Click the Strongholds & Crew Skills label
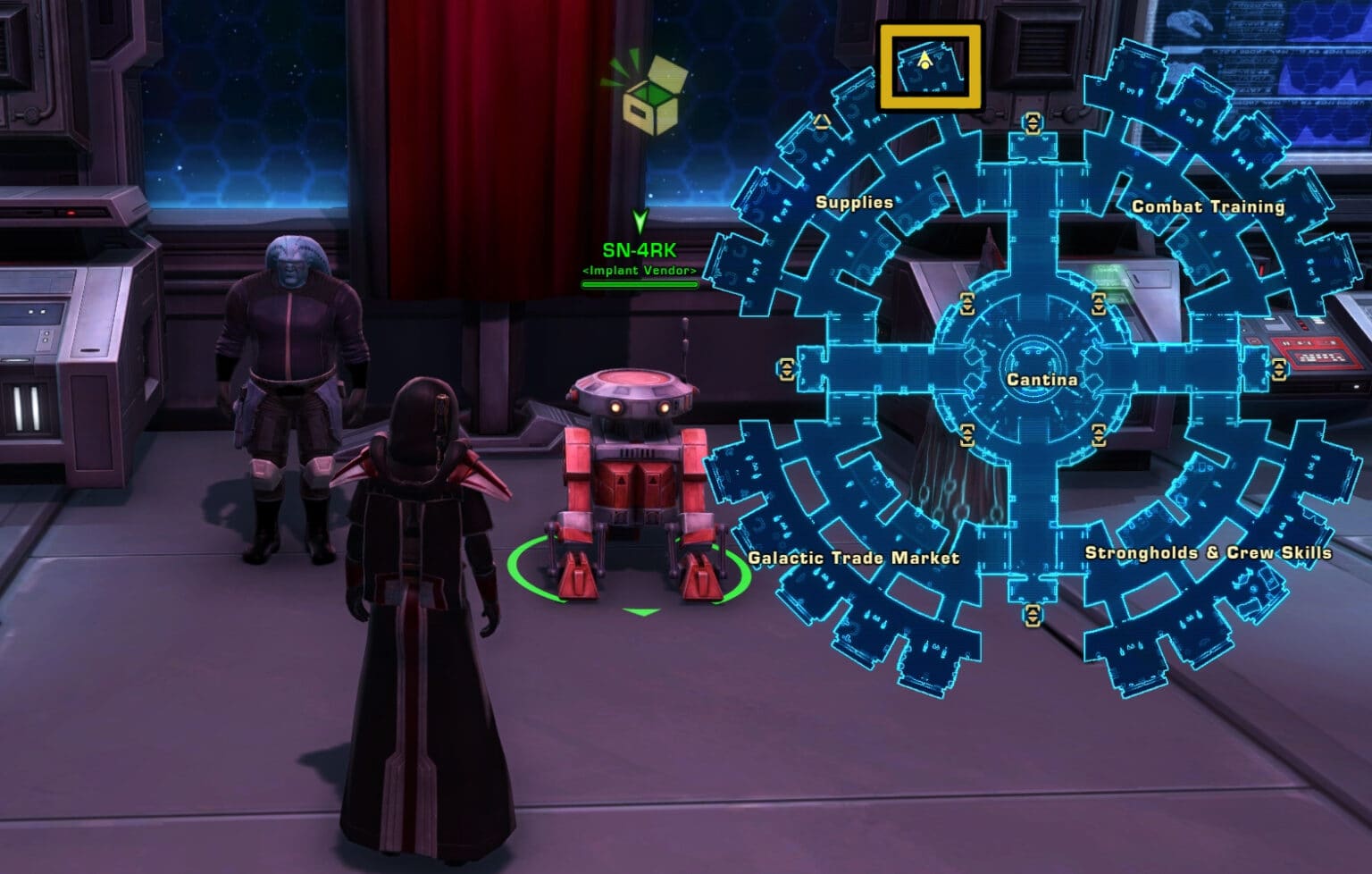This screenshot has width=1372, height=874. [1208, 552]
